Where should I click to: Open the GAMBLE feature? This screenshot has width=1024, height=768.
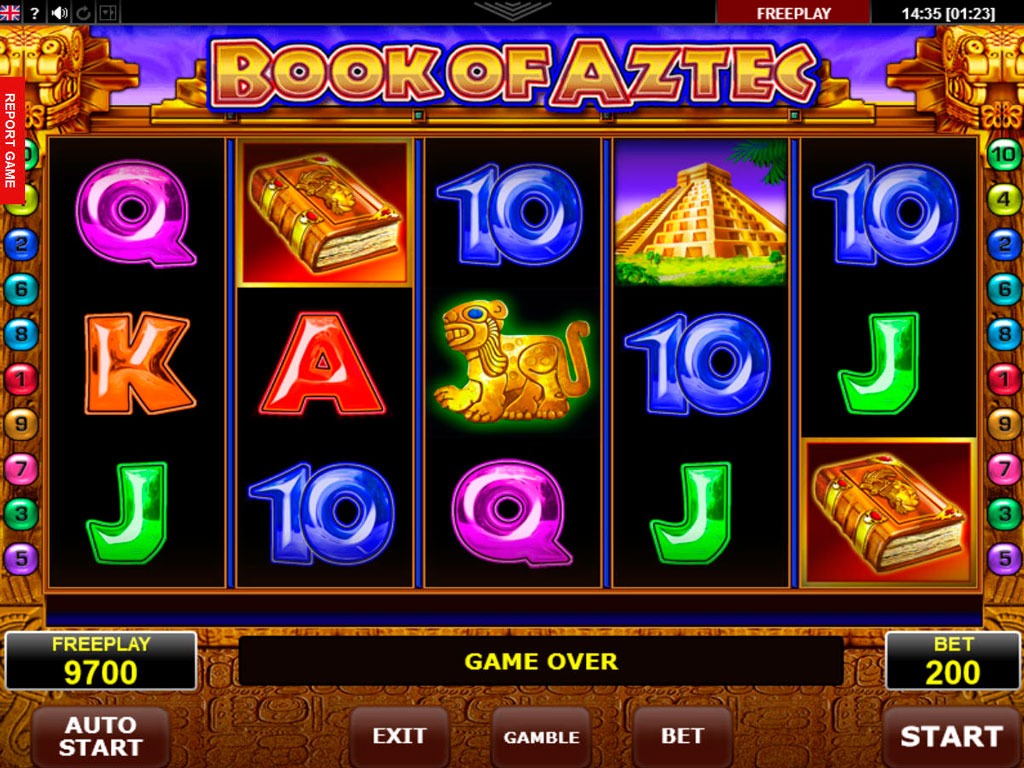541,737
